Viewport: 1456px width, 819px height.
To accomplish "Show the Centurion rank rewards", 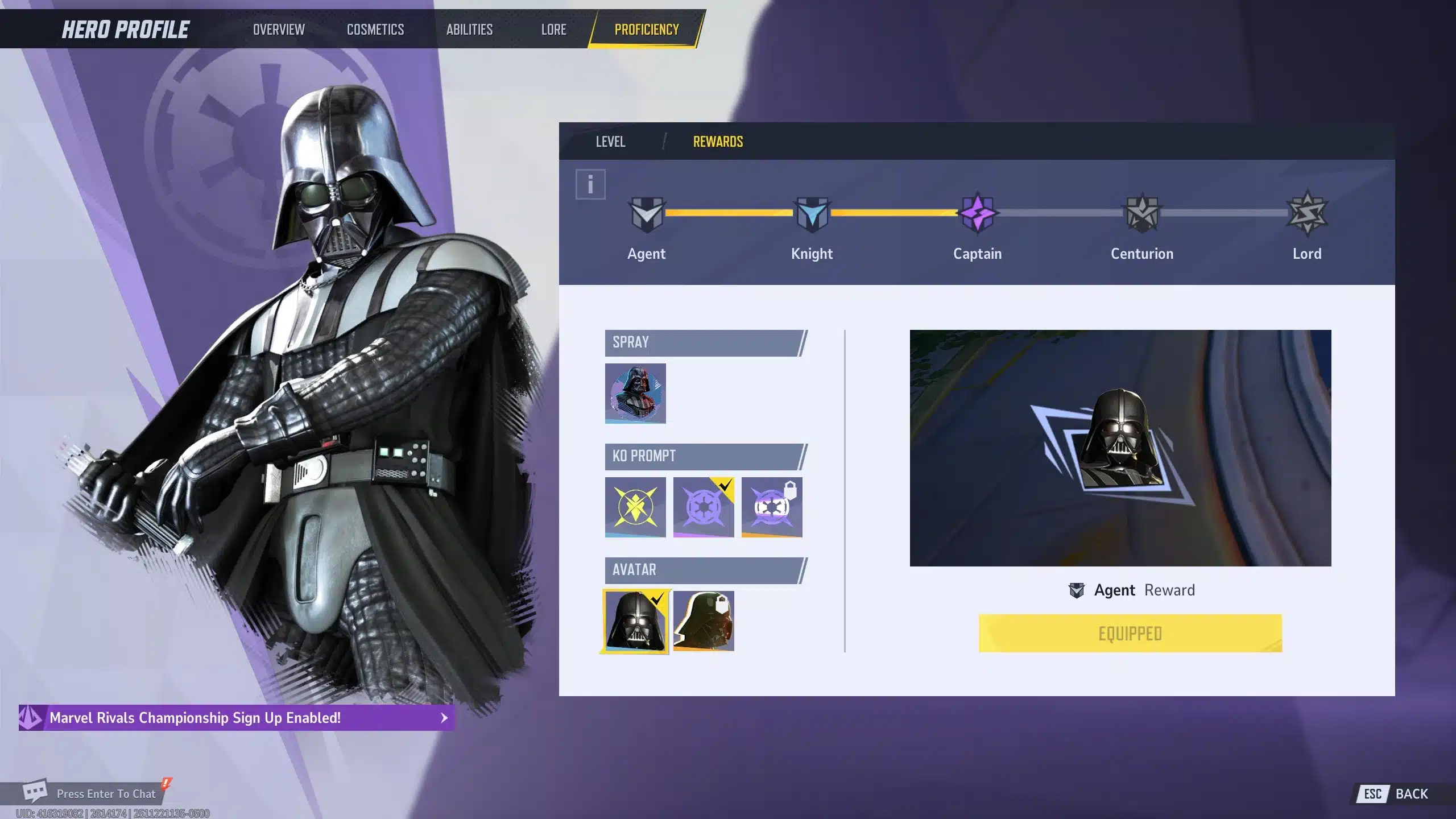I will point(1142,214).
